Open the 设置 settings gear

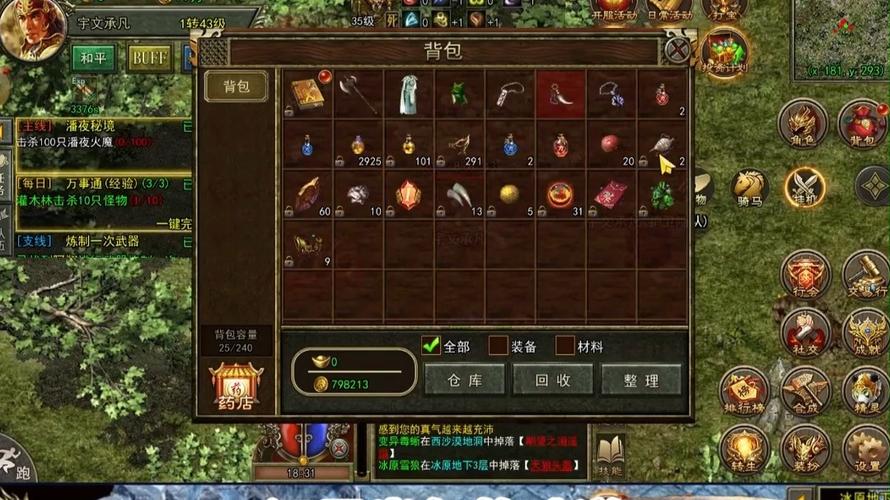coord(862,450)
